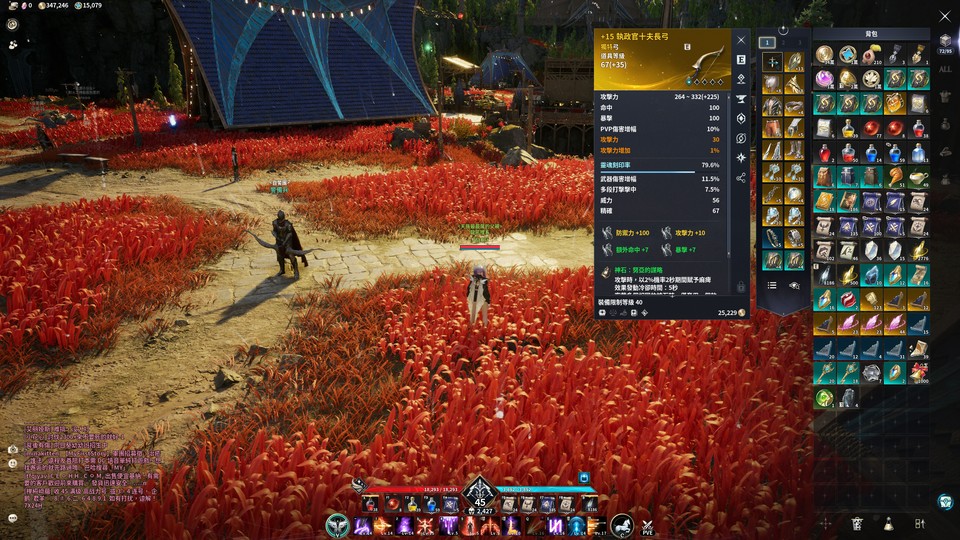Open the chat bubble icon at bottom left
Screen dimensions: 960x540
tap(12, 518)
